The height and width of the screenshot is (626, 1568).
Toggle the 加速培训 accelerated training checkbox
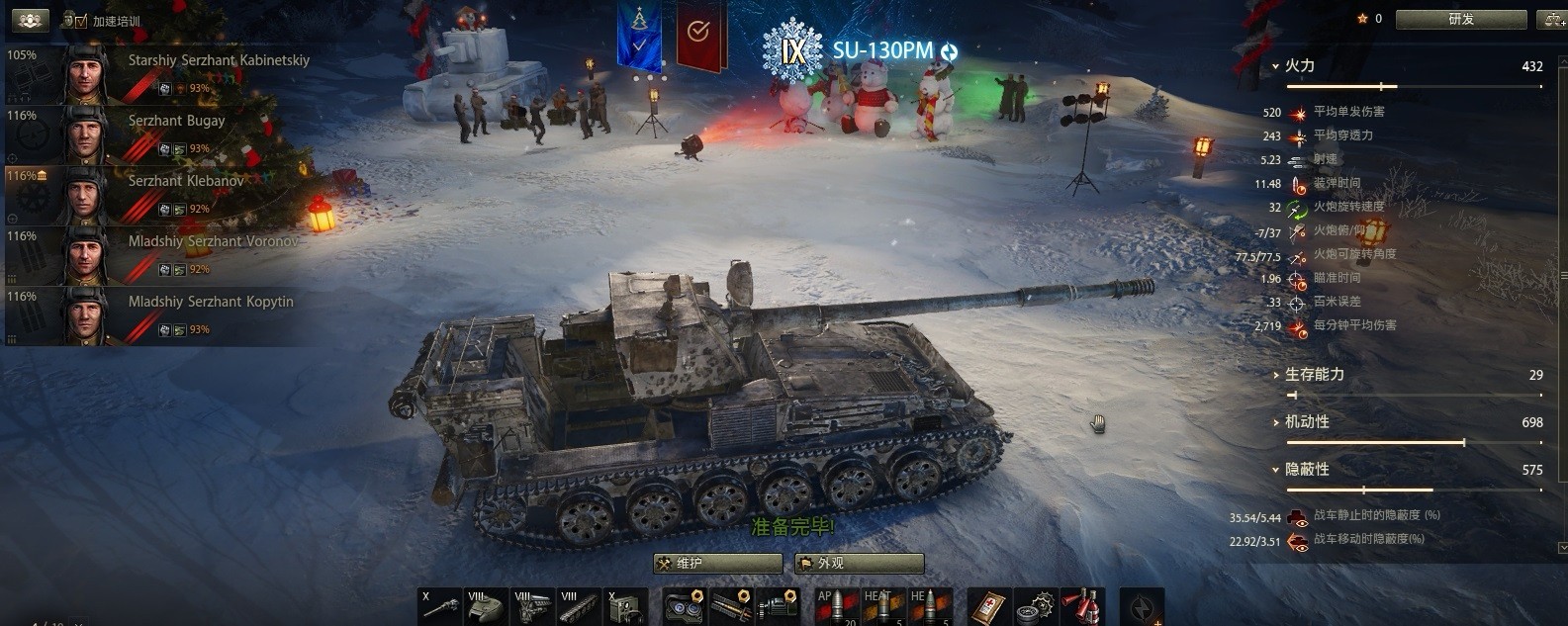click(x=81, y=21)
